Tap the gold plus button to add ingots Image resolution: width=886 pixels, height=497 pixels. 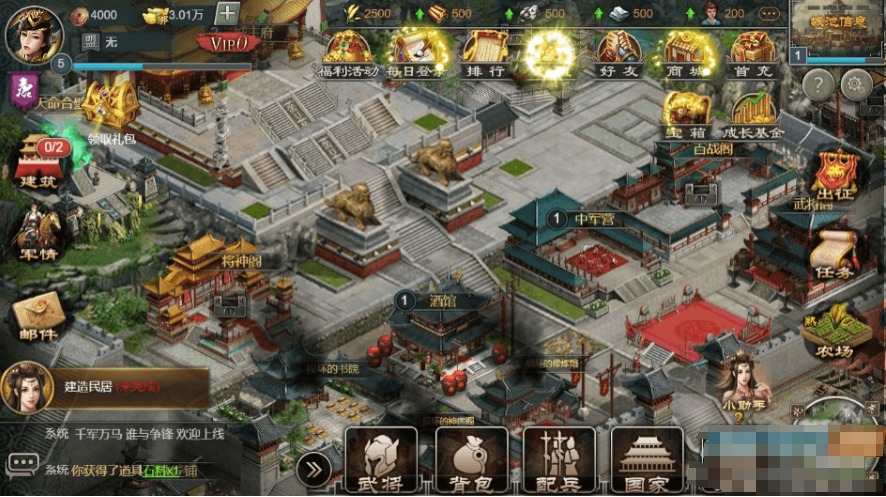227,14
